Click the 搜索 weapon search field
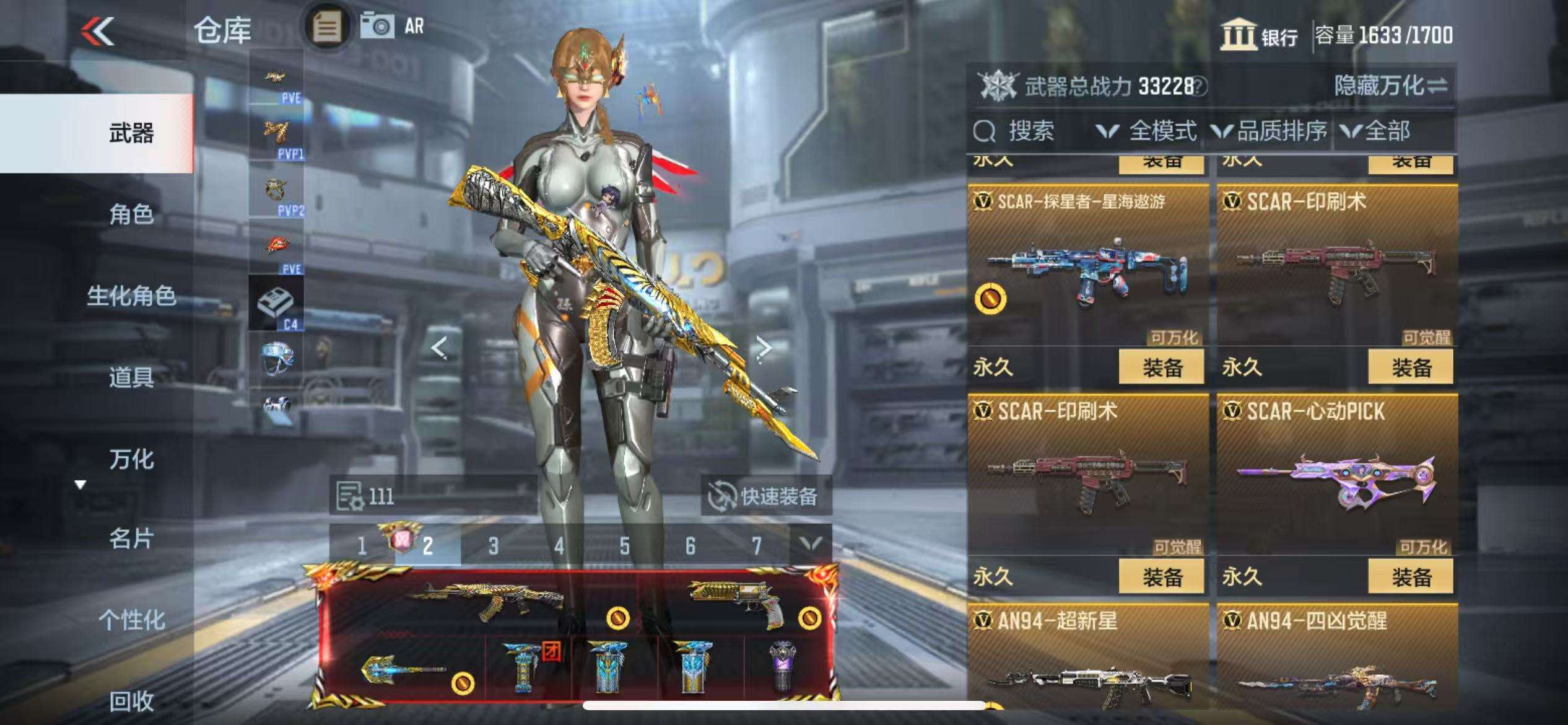Screen dimensions: 1568x725 (1031, 131)
